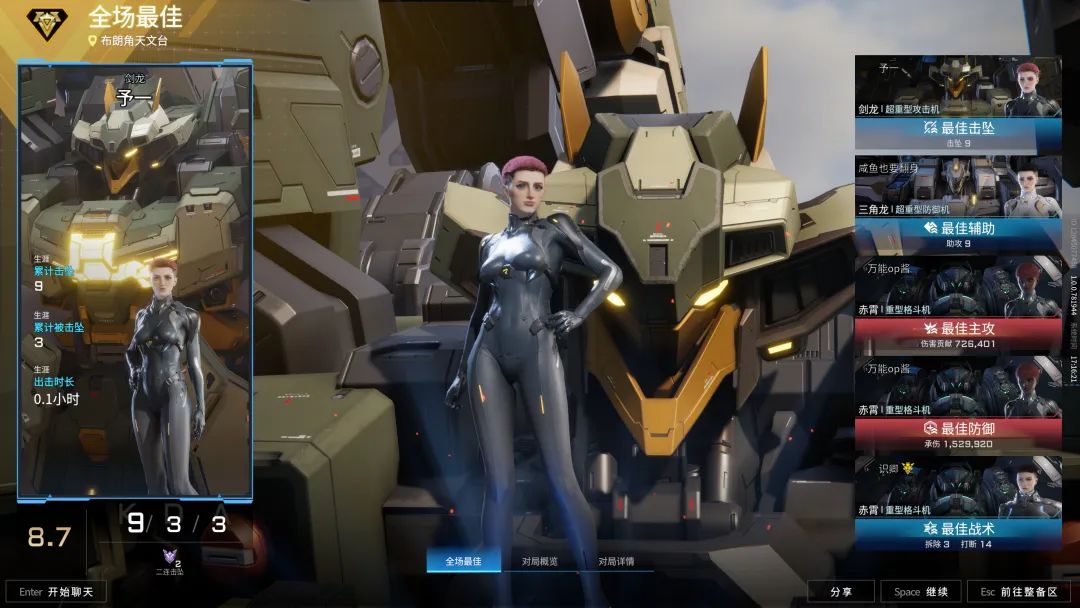Select the 予一 MVP player card
Image resolution: width=1080 pixels, height=608 pixels.
[x=135, y=280]
